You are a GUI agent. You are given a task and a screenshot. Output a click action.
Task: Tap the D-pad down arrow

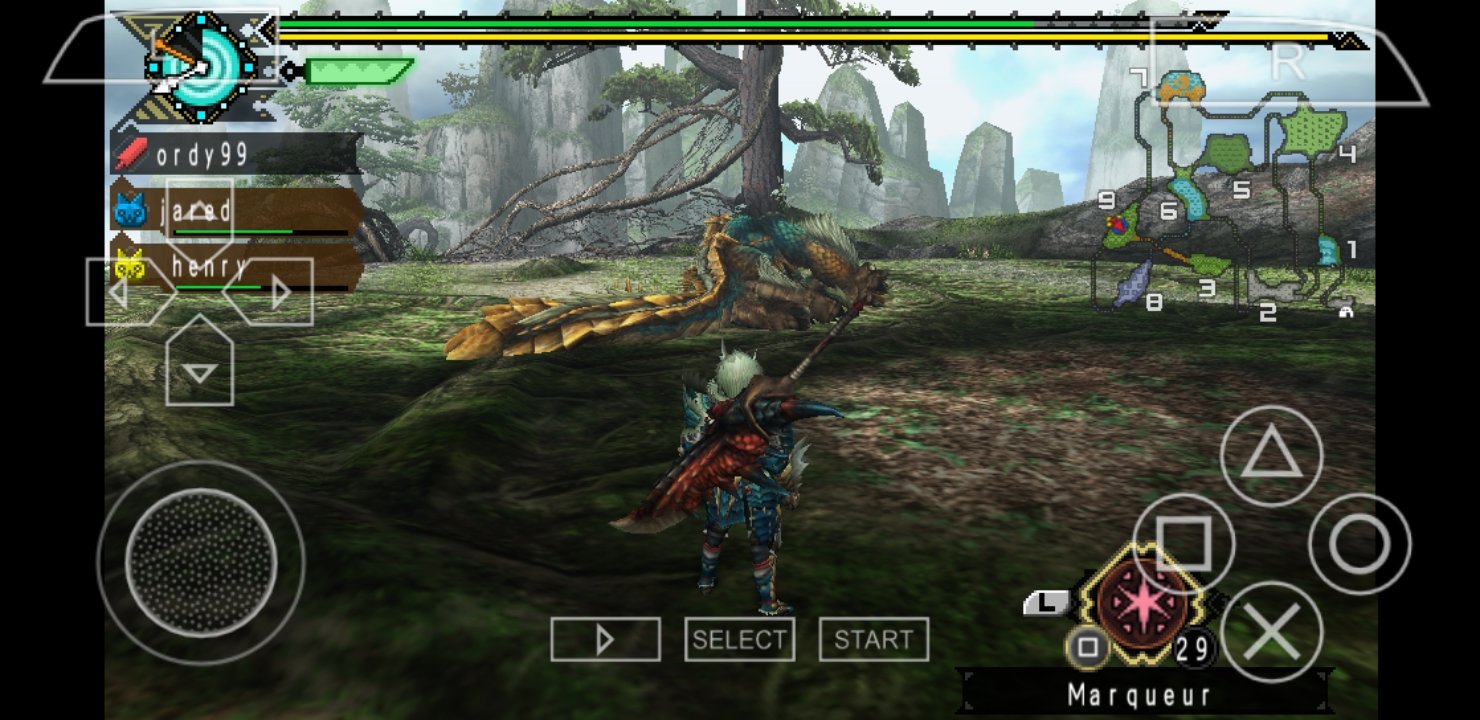(200, 368)
